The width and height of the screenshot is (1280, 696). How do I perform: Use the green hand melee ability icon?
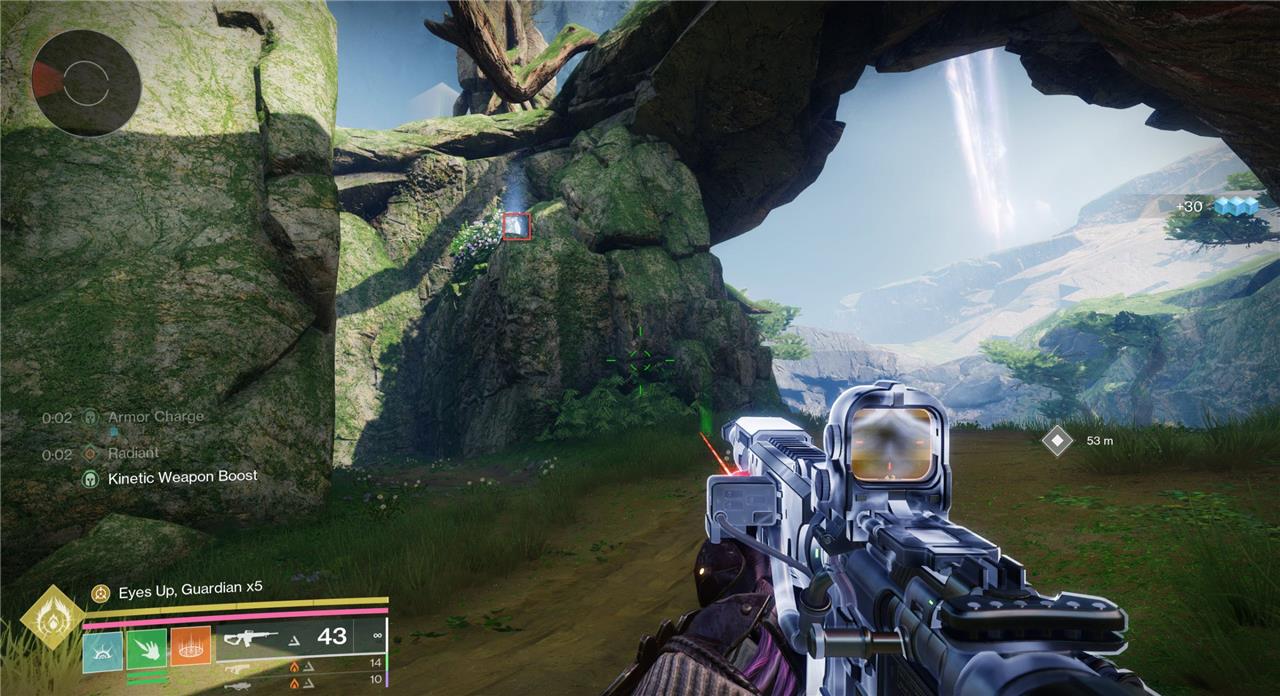[146, 648]
